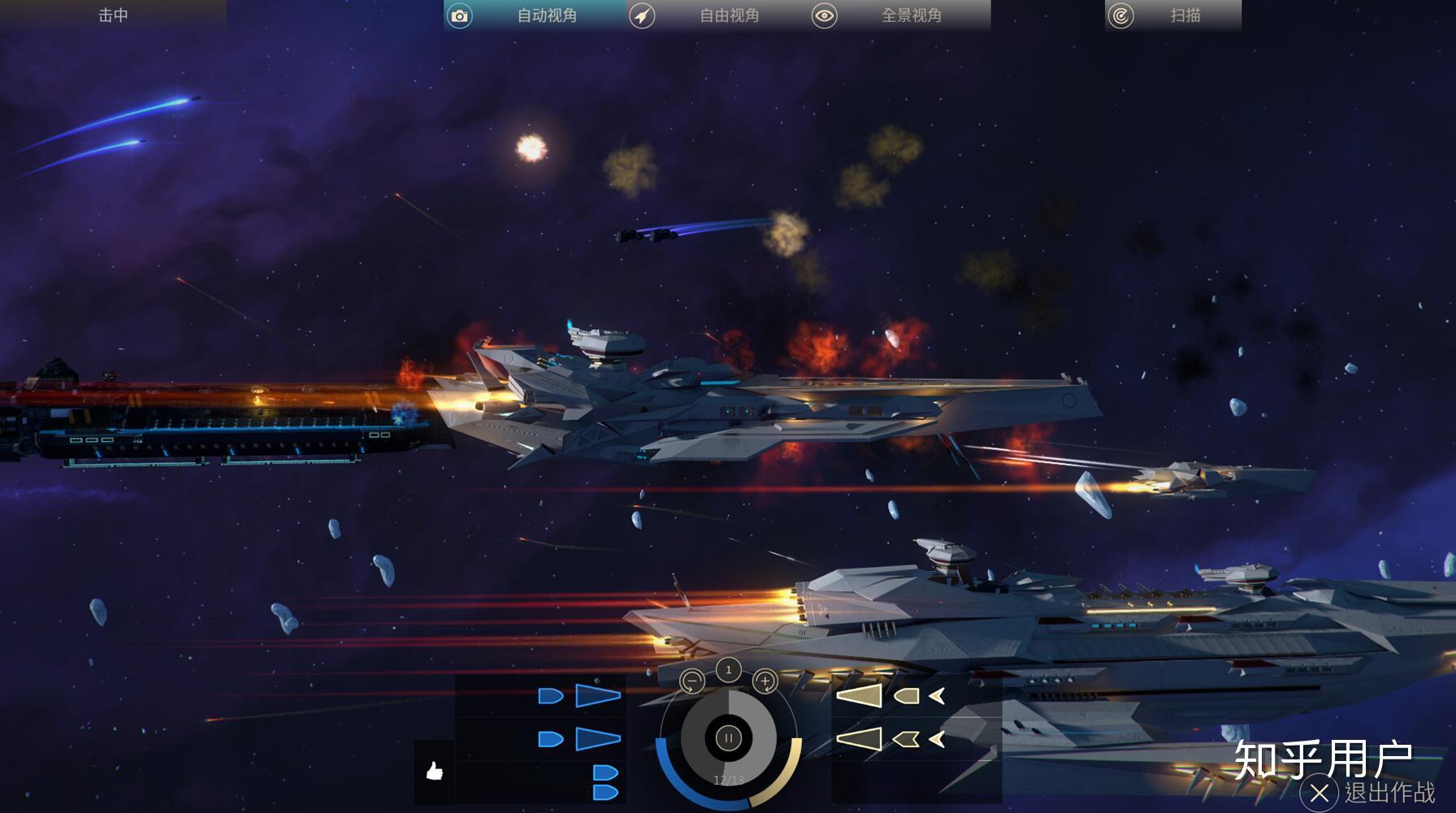Click the circled X icon beside 退出作战
Image resolution: width=1456 pixels, height=813 pixels.
pyautogui.click(x=1320, y=793)
